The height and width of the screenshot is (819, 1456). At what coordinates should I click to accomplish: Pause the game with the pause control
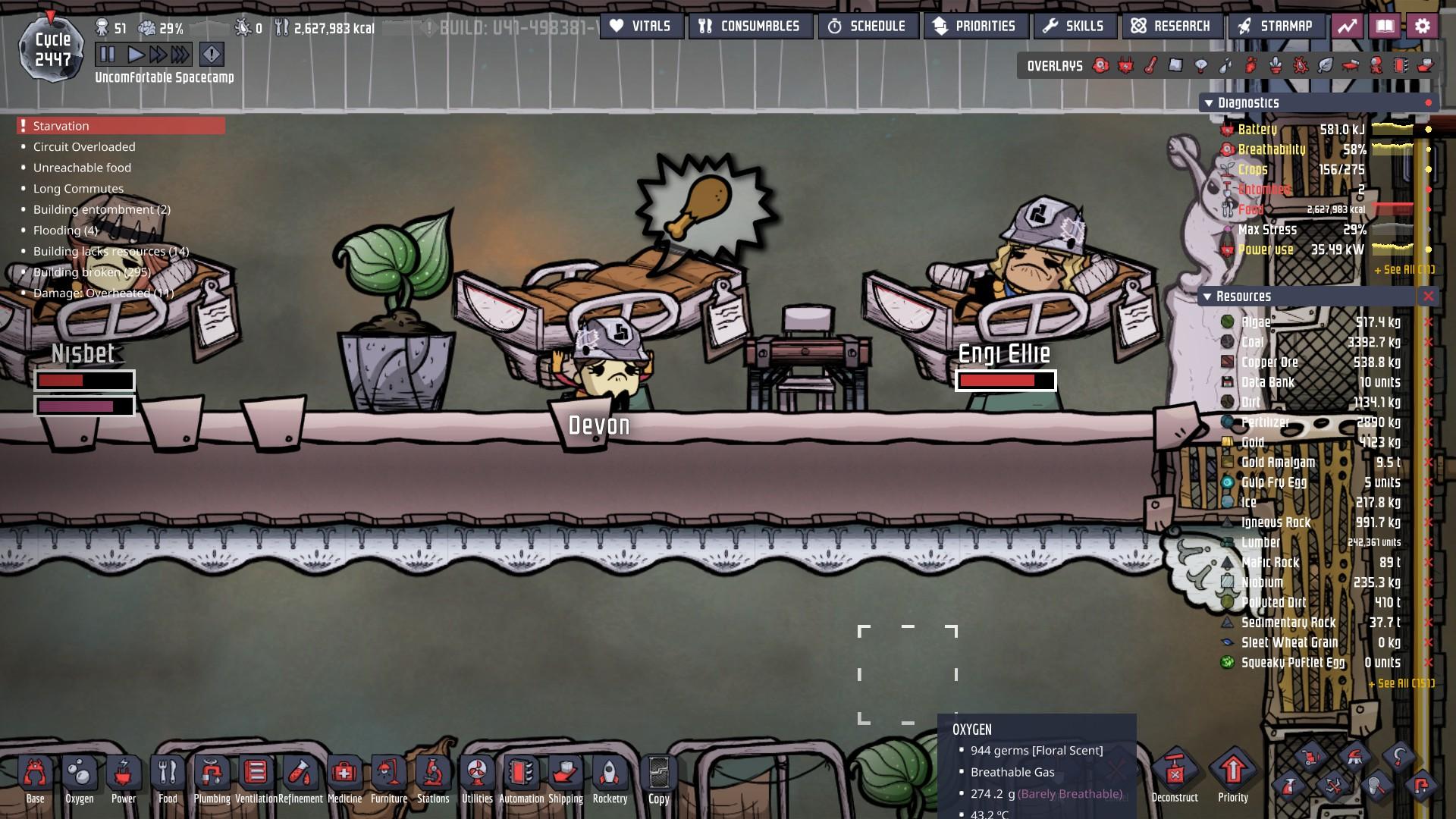point(106,54)
